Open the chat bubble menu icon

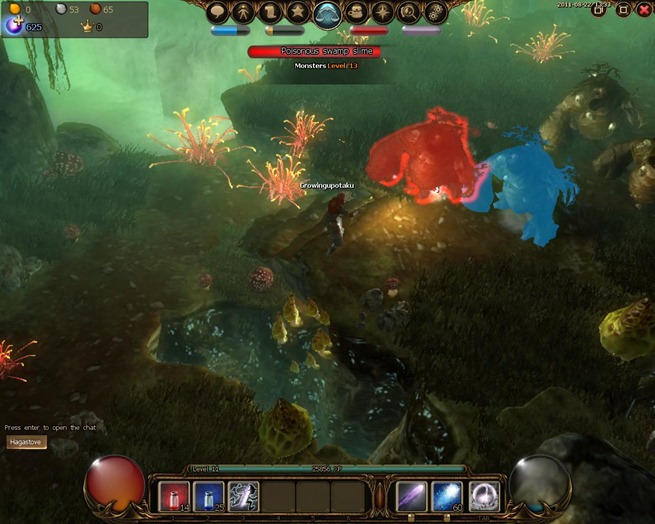click(x=220, y=12)
